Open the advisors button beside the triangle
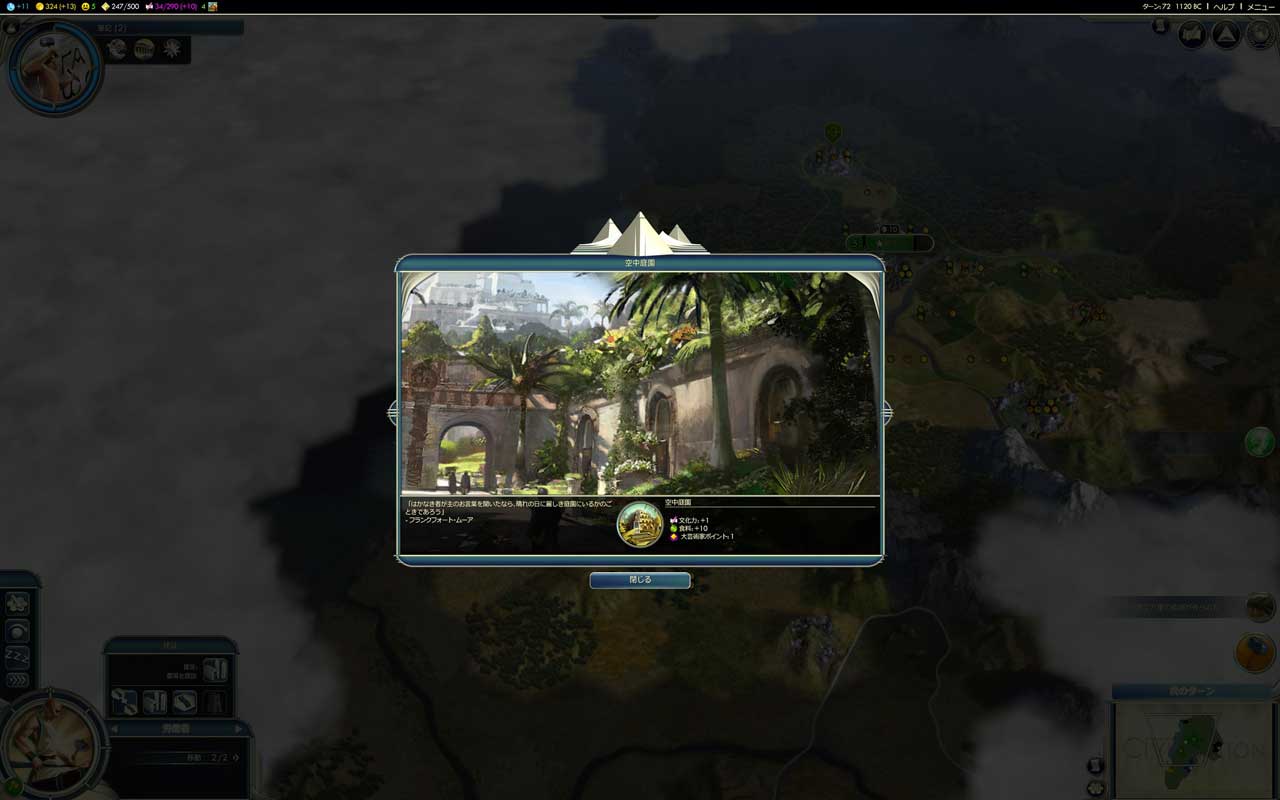Image resolution: width=1280 pixels, height=800 pixels. [1192, 35]
